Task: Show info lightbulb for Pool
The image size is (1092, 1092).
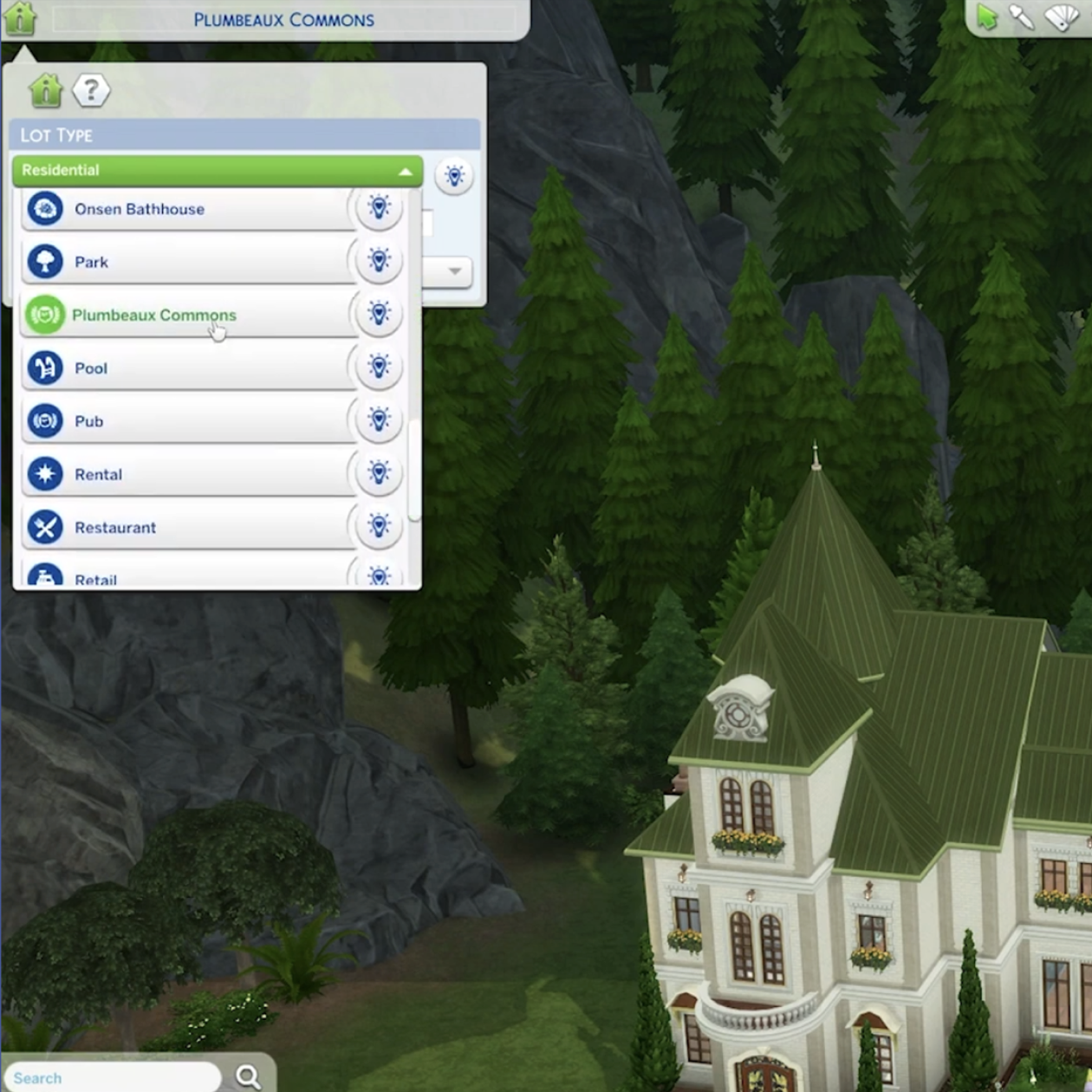Action: point(379,367)
